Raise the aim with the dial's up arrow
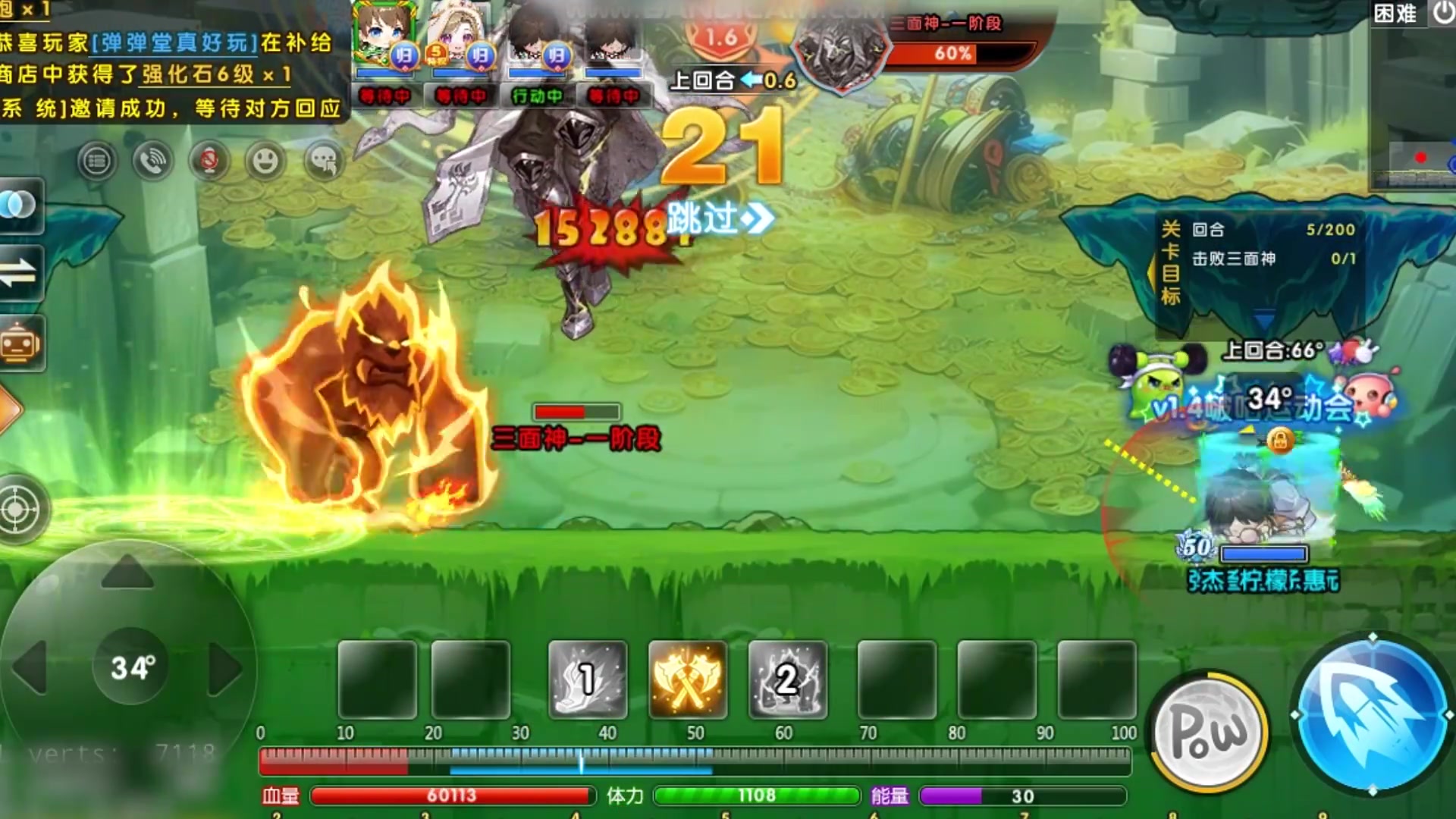1456x819 pixels. pos(127,571)
